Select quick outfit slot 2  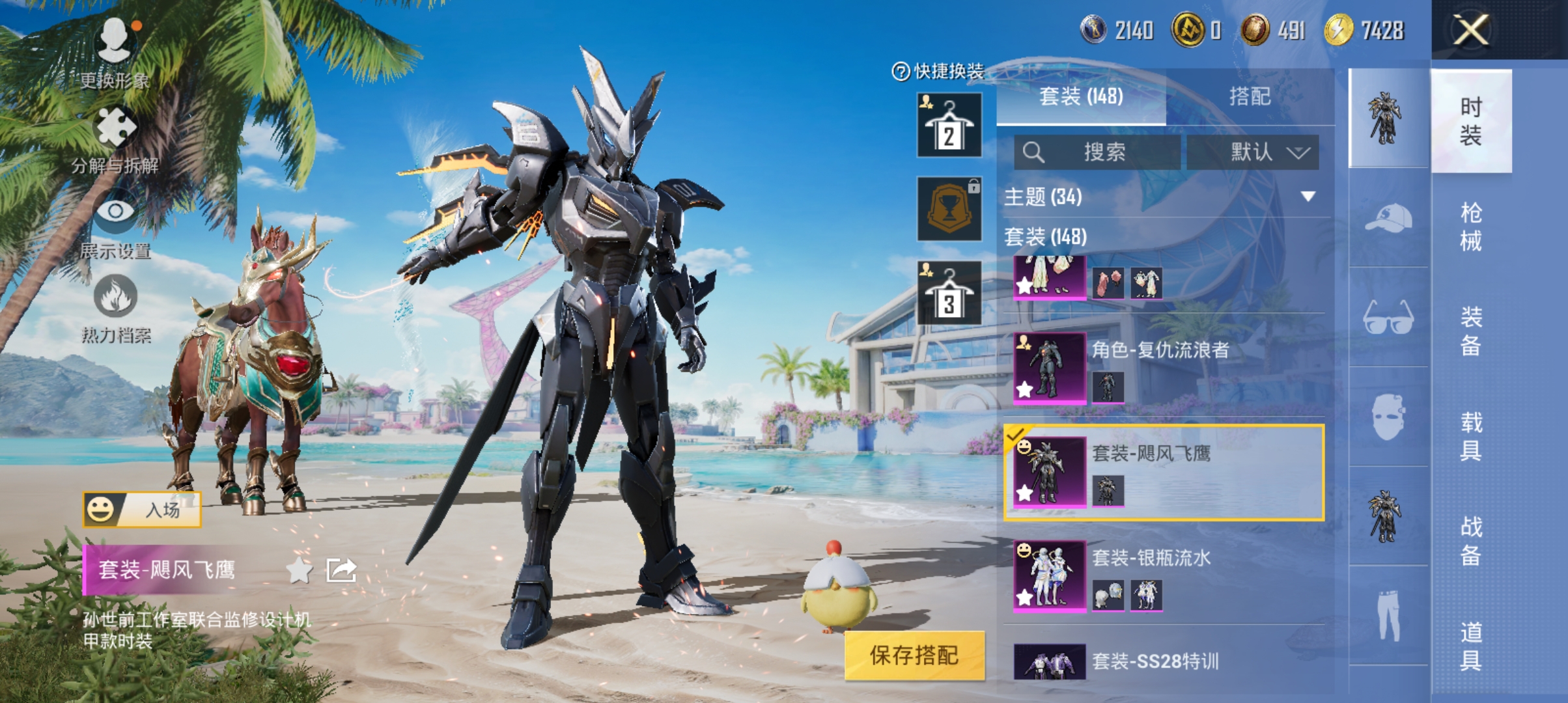click(x=949, y=125)
